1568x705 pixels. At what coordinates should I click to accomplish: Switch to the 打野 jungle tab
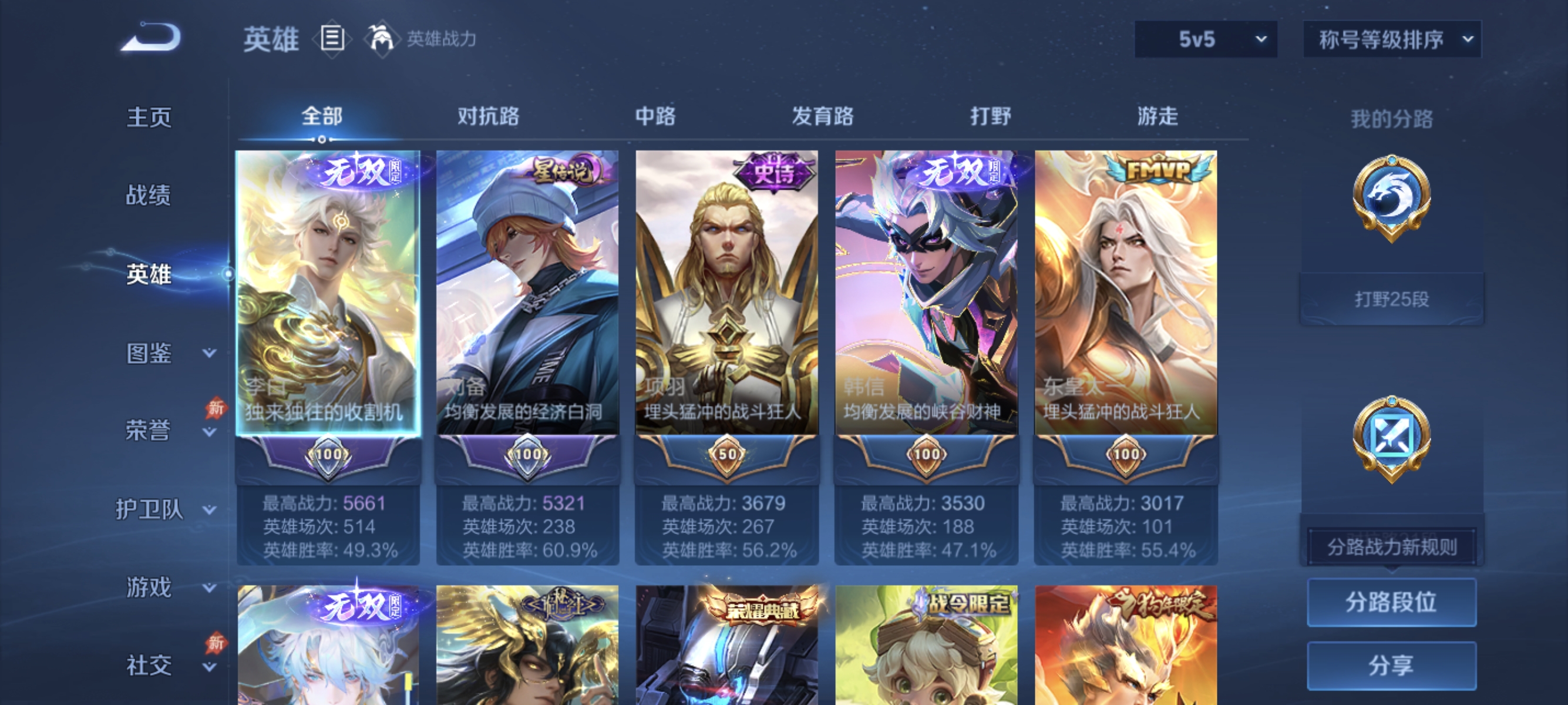coord(990,116)
